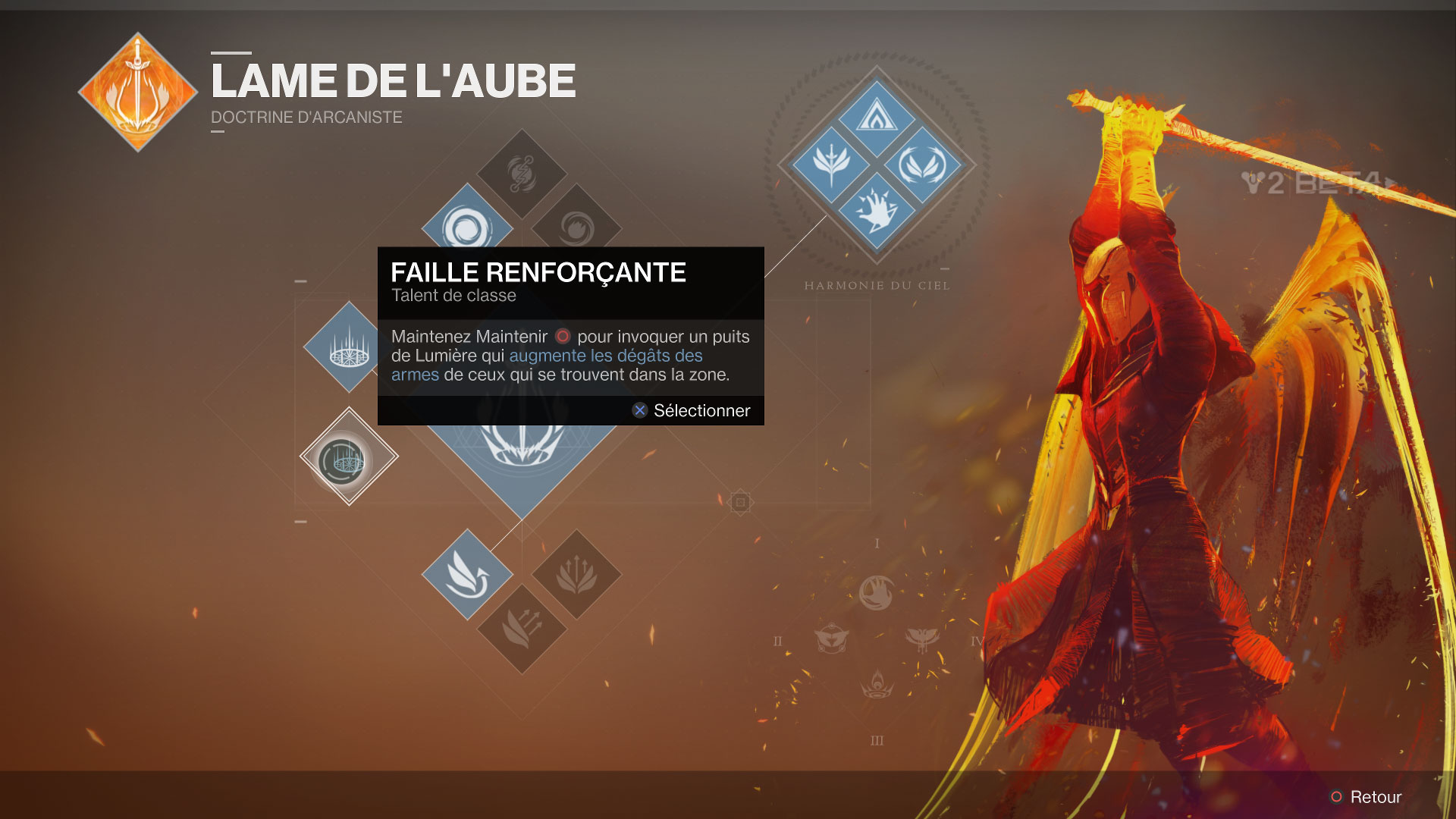Click the Lame de l'Aube subclass emblem
This screenshot has height=819, width=1456.
[x=137, y=92]
